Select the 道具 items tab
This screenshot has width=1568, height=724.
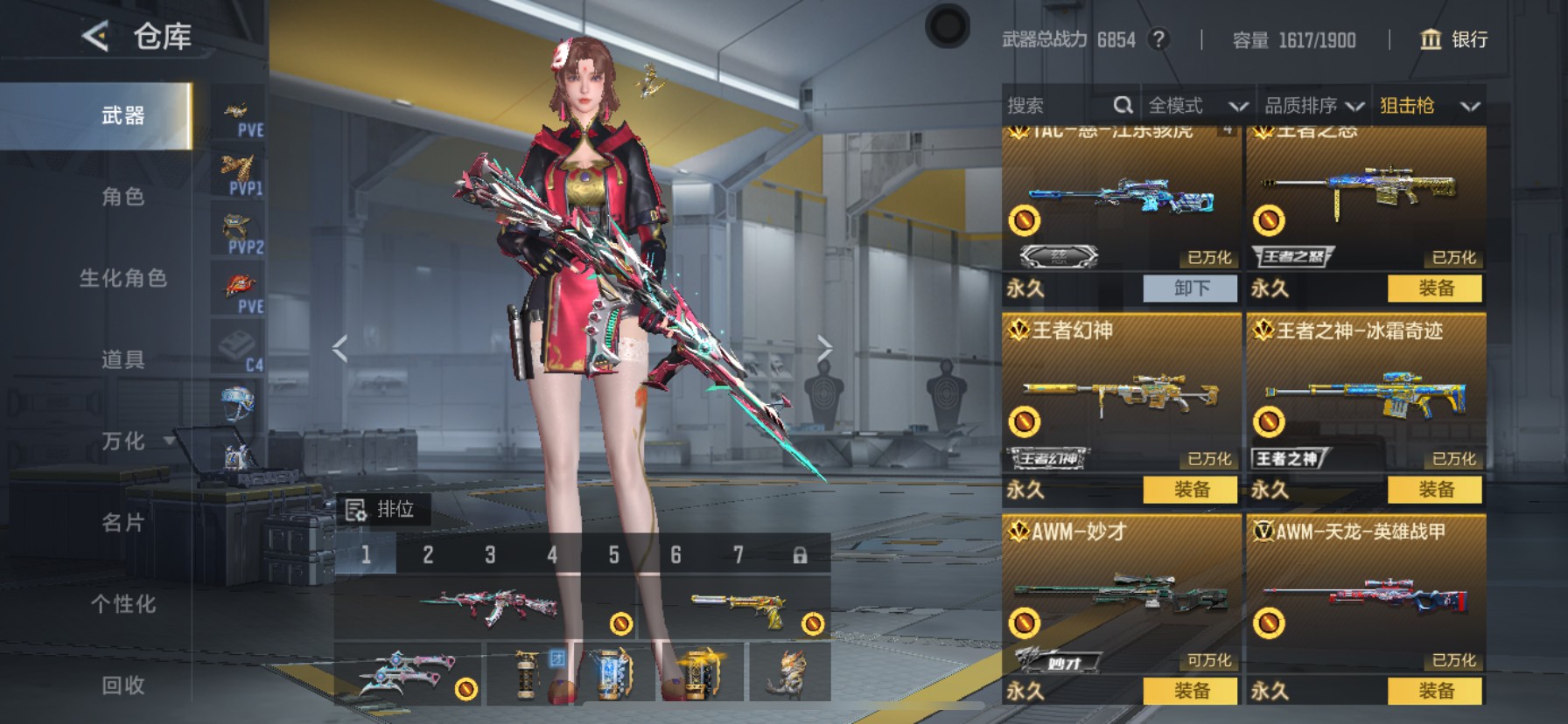(123, 359)
